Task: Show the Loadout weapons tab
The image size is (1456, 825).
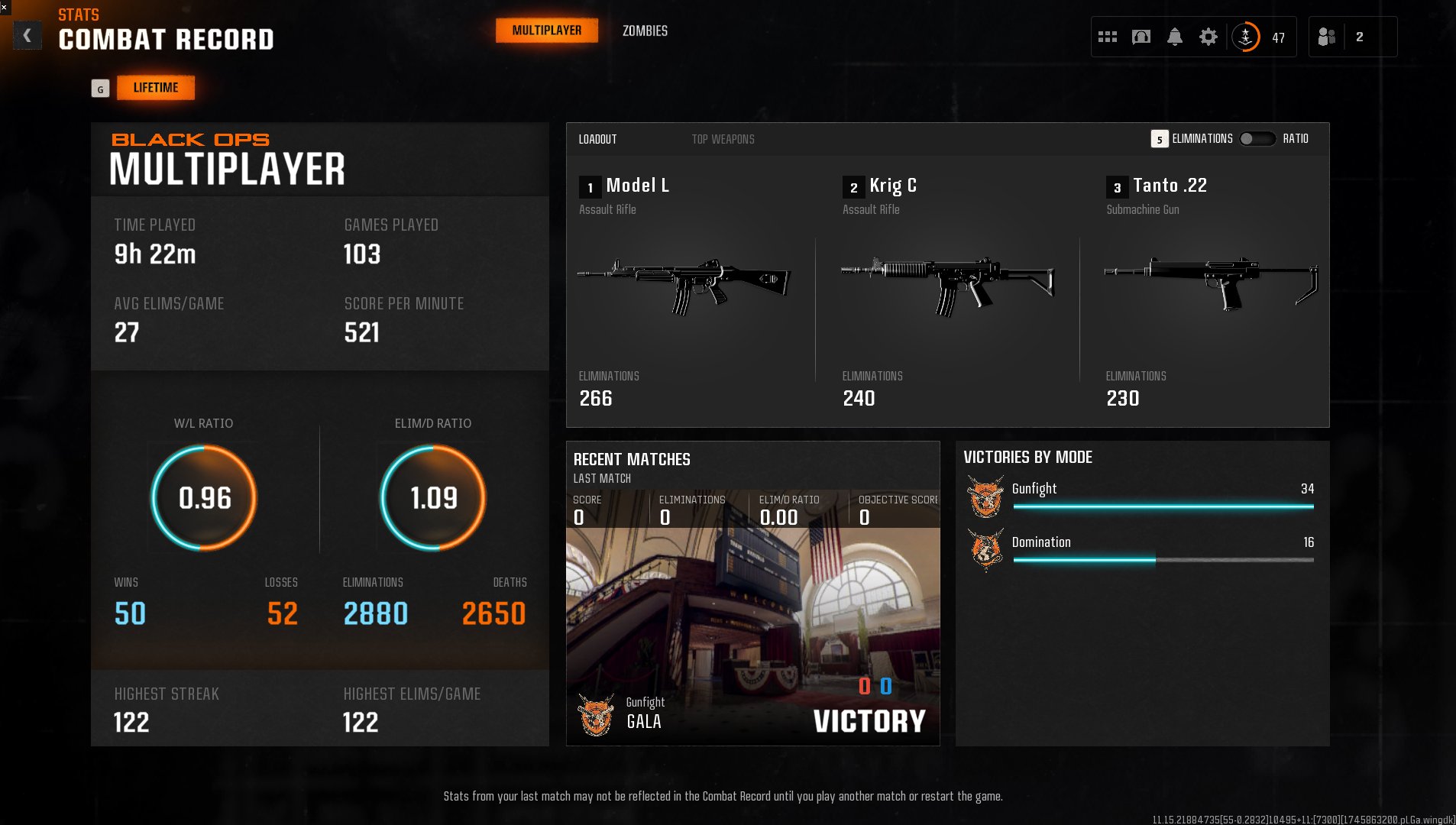Action: click(597, 139)
